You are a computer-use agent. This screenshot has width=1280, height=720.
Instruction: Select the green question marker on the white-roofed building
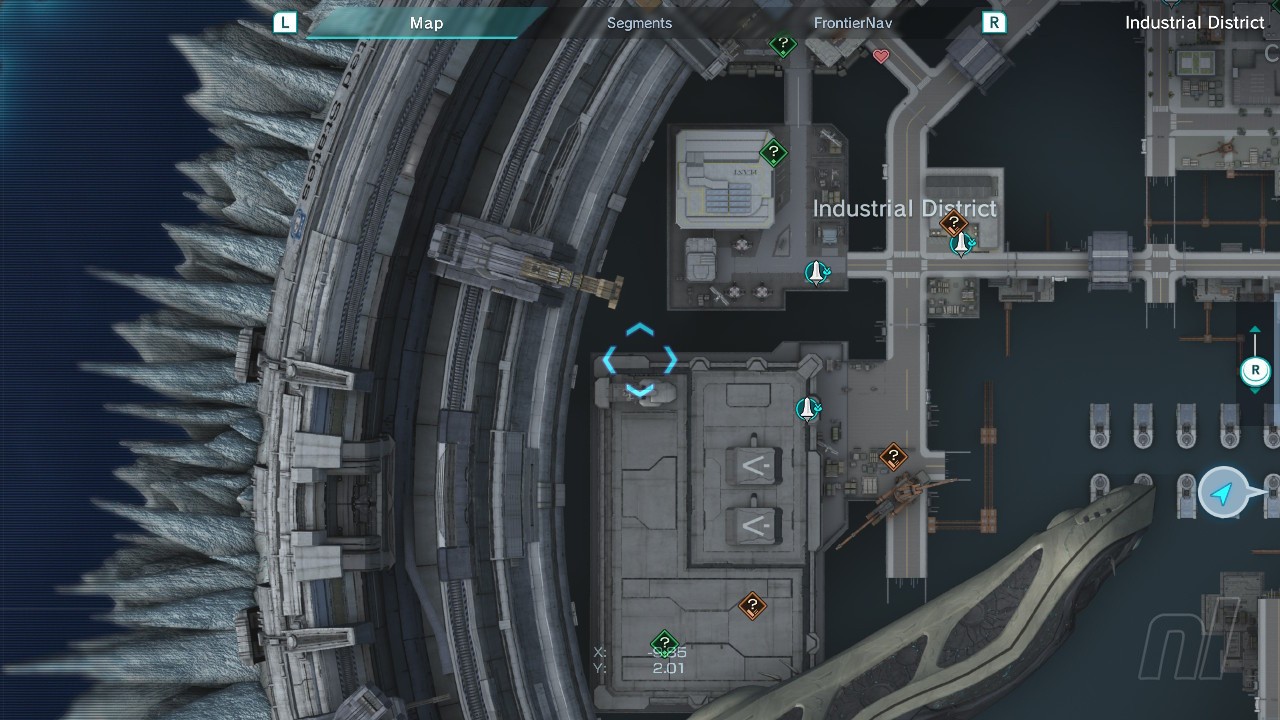click(x=773, y=153)
